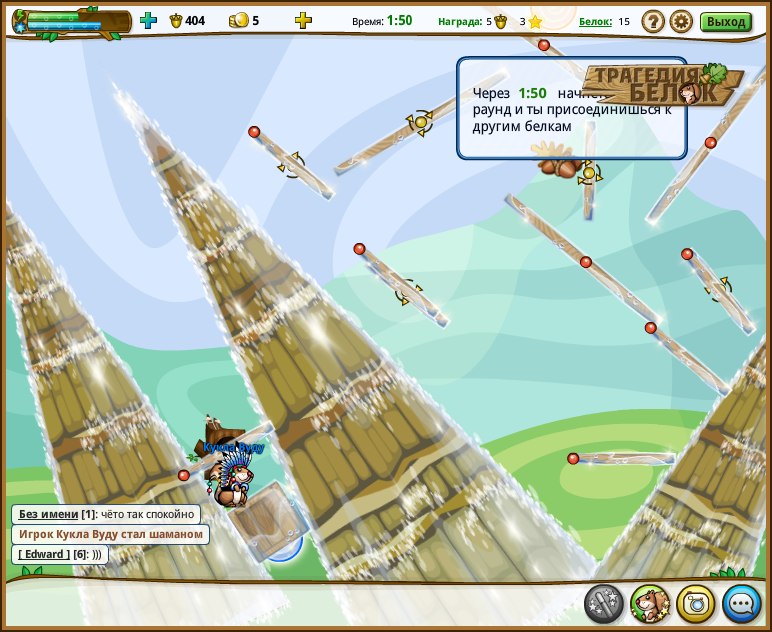Buy coins with the yellow plus button
Viewport: 772px width, 632px height.
pyautogui.click(x=303, y=20)
